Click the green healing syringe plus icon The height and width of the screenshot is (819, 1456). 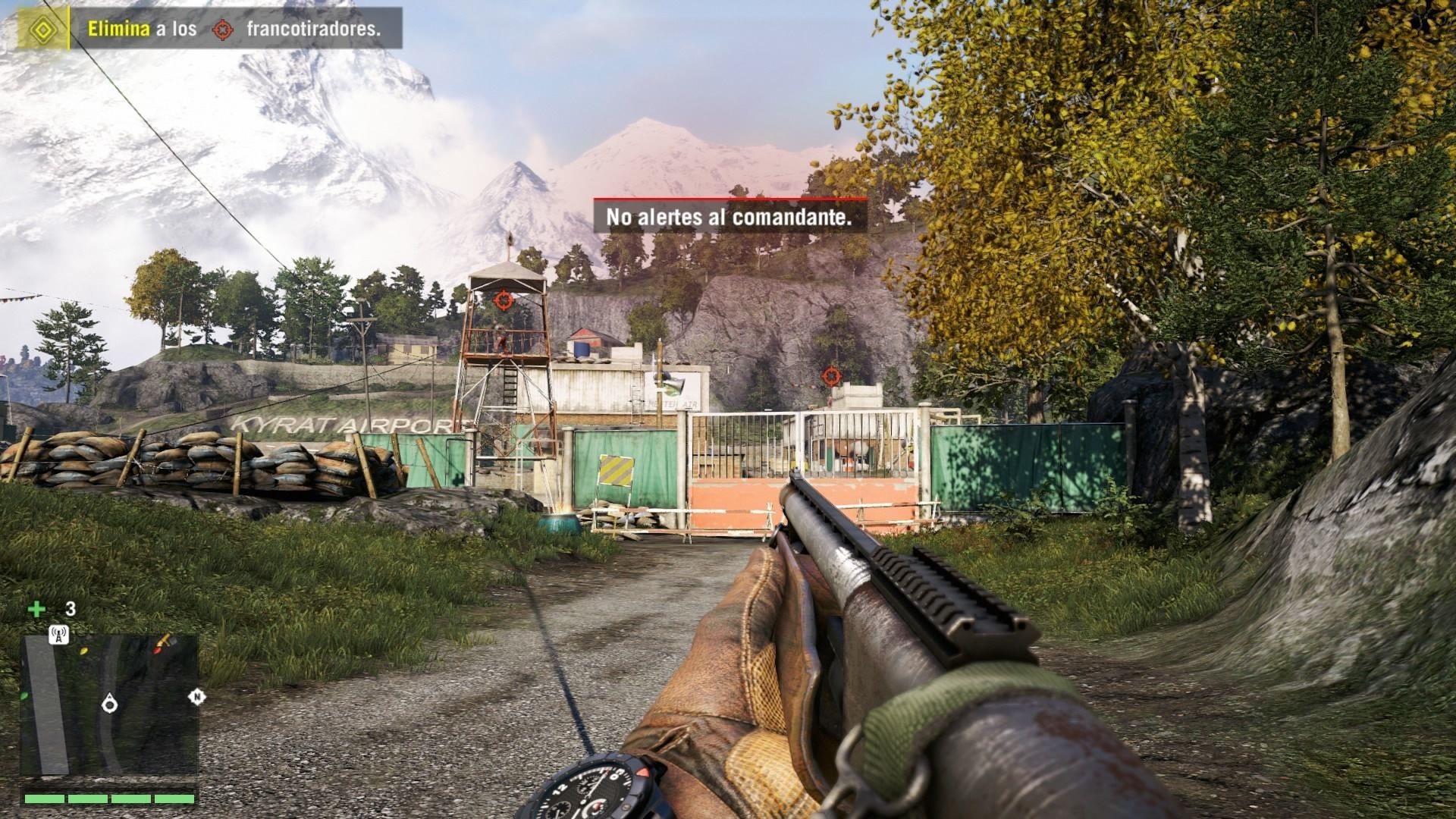pyautogui.click(x=36, y=609)
